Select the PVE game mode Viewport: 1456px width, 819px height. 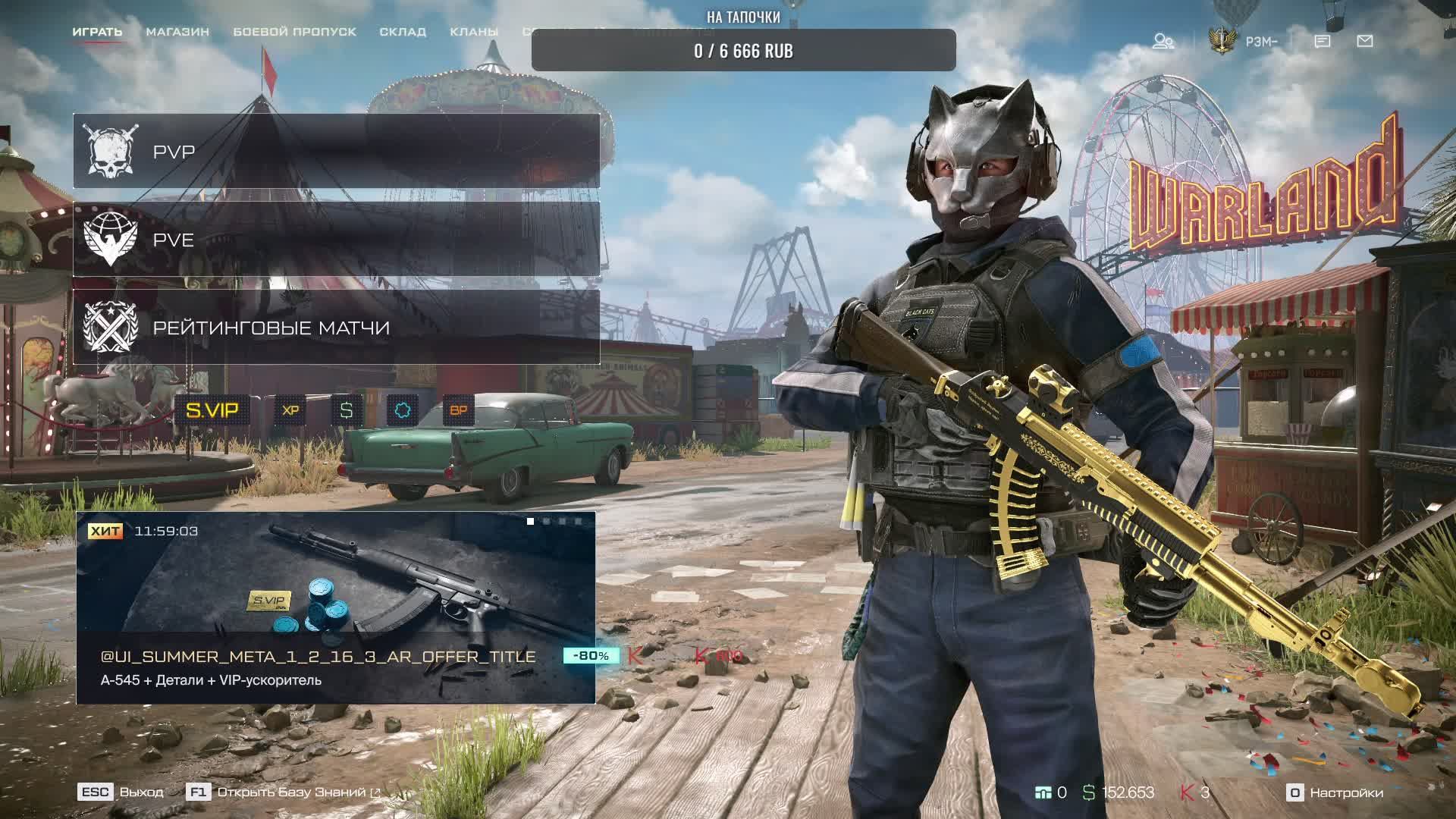[x=336, y=240]
